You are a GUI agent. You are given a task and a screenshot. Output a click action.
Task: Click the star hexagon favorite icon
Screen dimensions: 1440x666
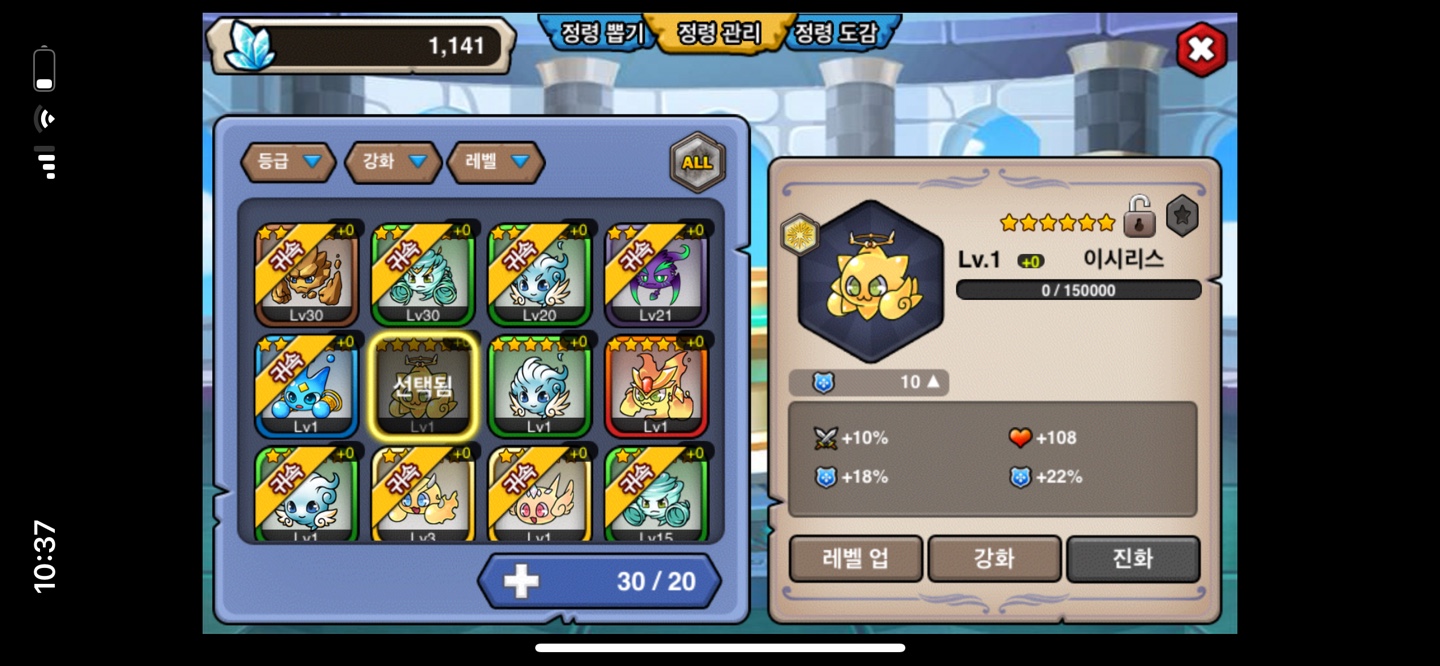click(1182, 216)
